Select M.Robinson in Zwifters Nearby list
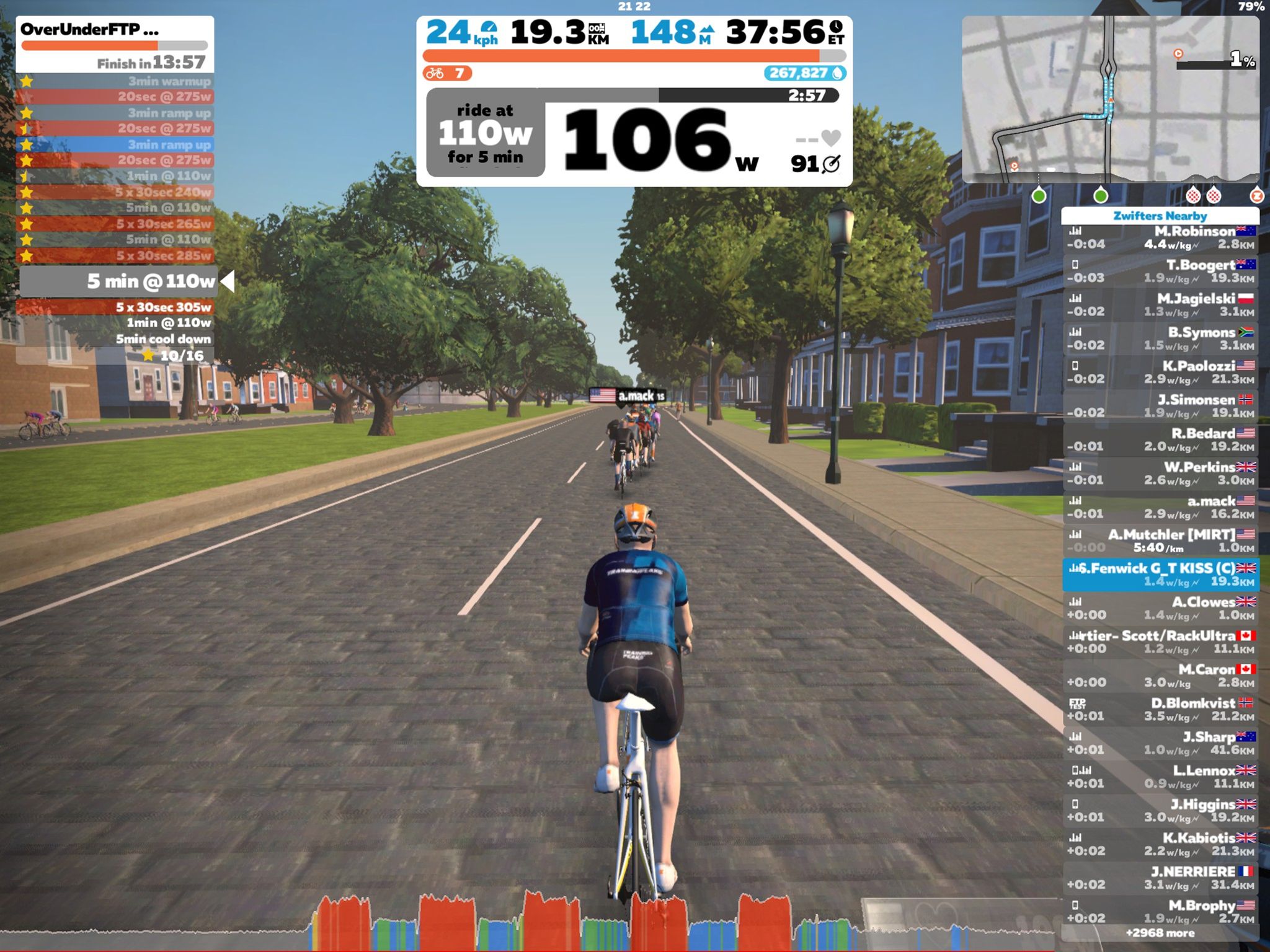This screenshot has width=1270, height=952. coord(1160,238)
